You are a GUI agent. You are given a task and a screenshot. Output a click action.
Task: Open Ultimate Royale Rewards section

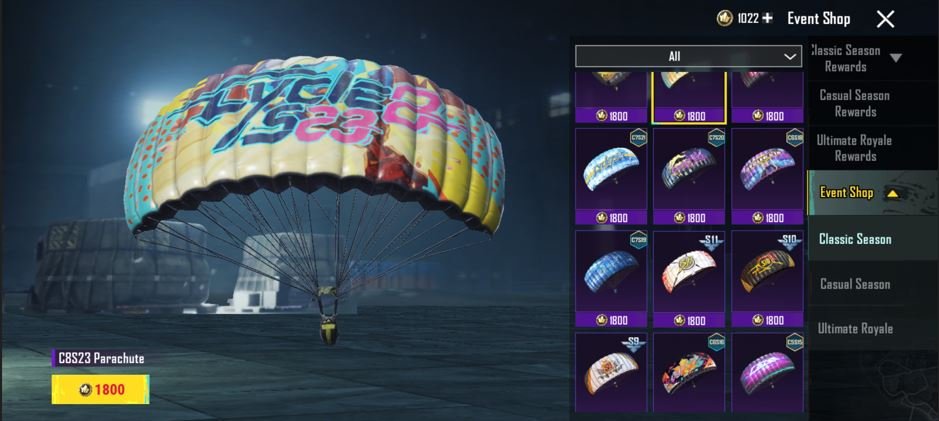click(x=854, y=148)
